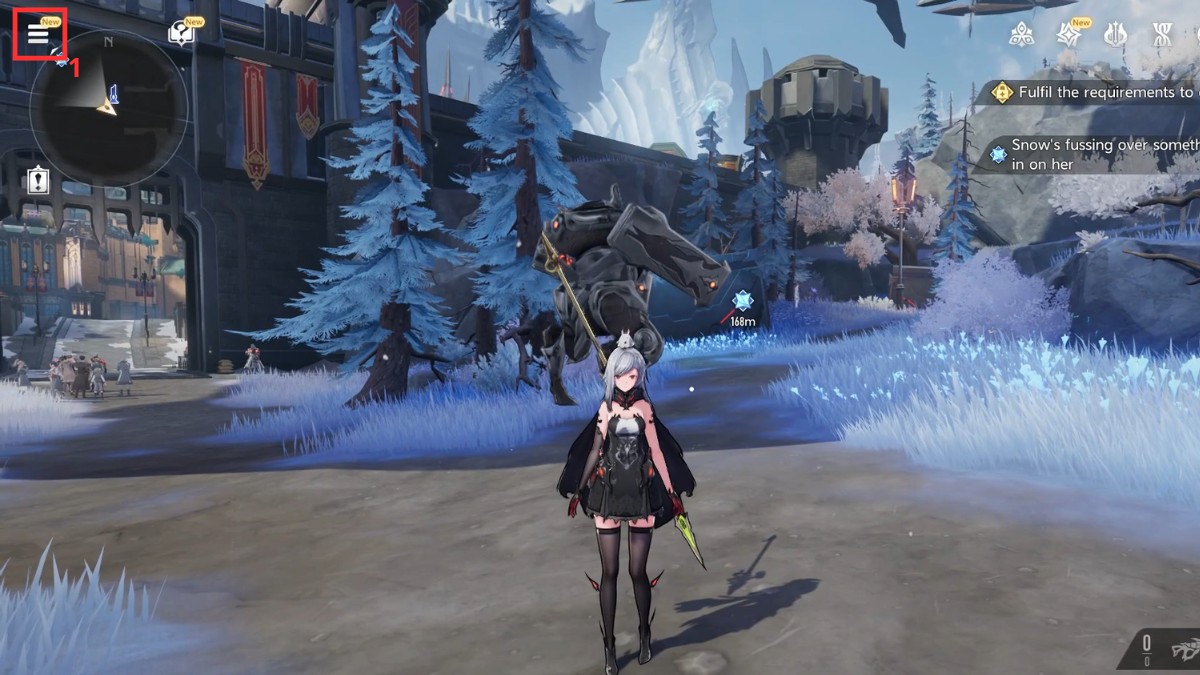Select the weapon ammo panel
The height and width of the screenshot is (675, 1200).
coord(1167,647)
